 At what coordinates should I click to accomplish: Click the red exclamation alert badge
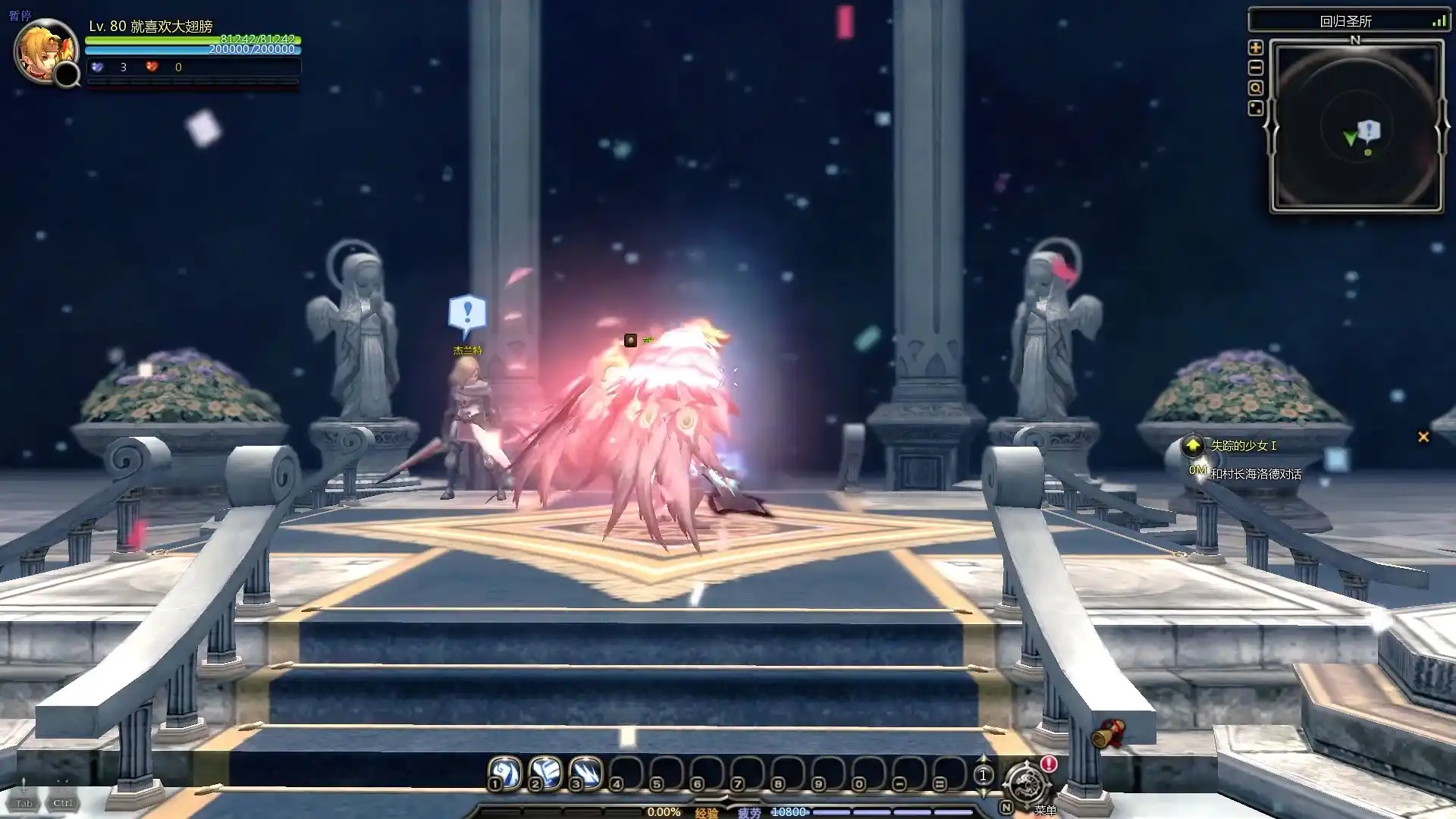(1049, 764)
